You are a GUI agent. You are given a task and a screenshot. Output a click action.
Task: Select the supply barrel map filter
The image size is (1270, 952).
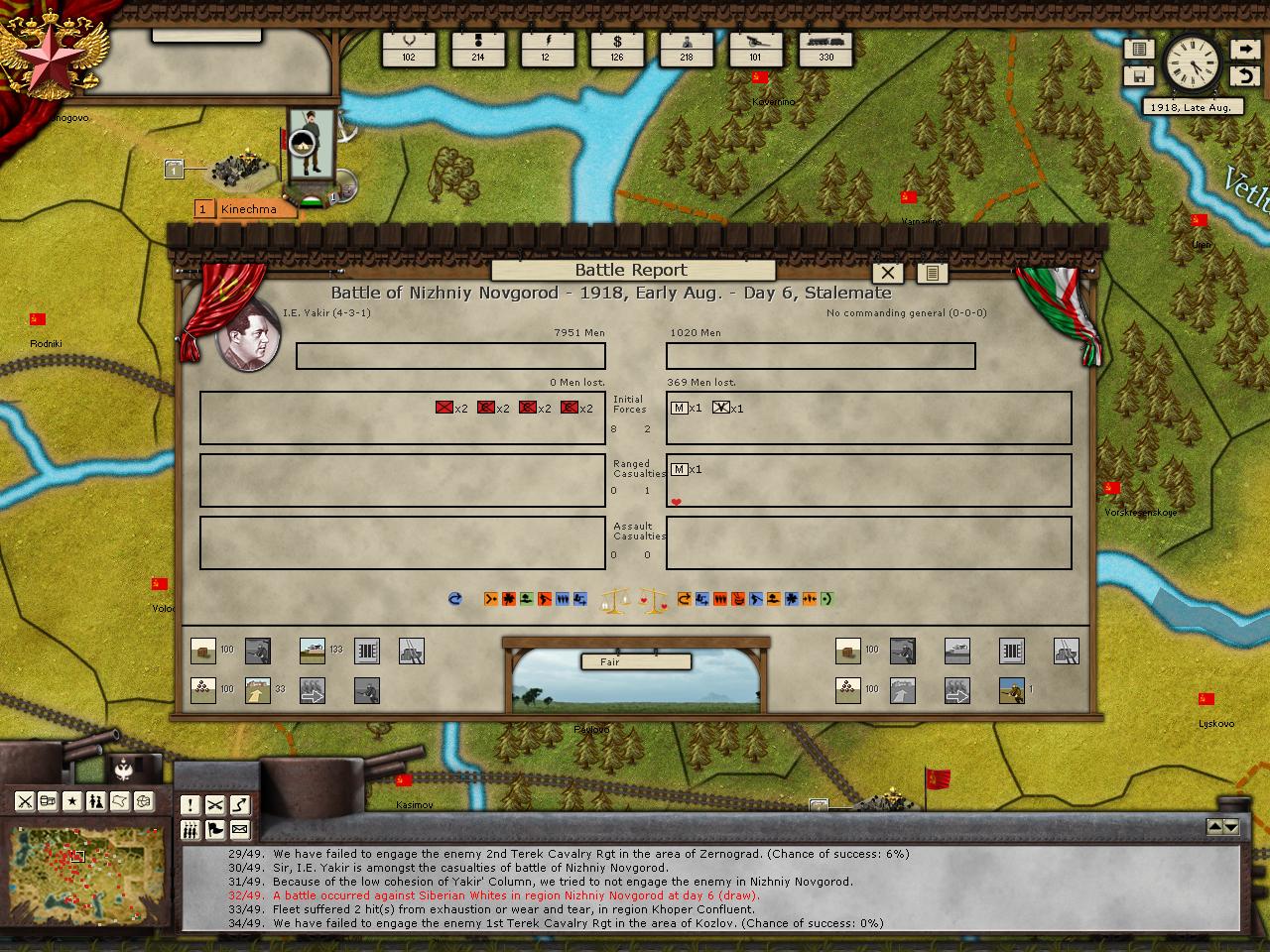pyautogui.click(x=48, y=801)
